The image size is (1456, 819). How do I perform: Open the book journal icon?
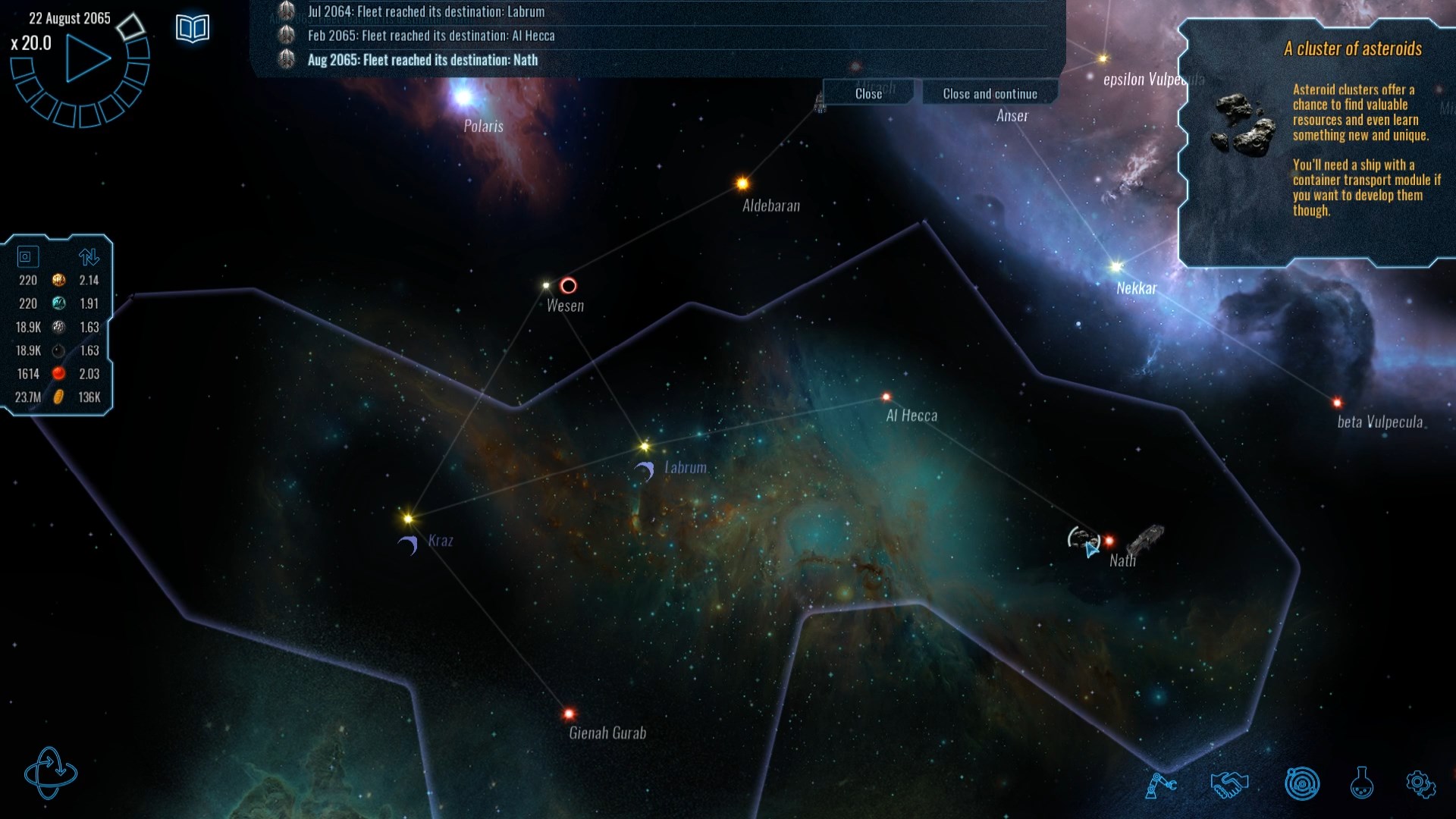tap(193, 29)
